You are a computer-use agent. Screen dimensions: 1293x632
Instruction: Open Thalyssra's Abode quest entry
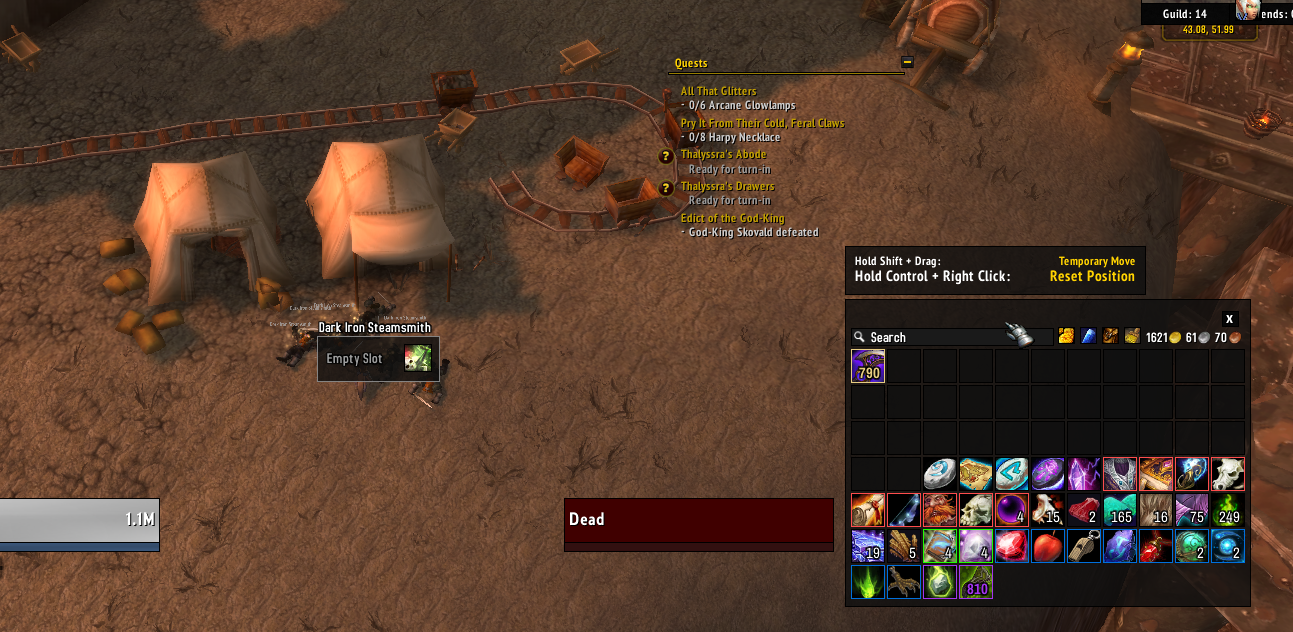(723, 155)
